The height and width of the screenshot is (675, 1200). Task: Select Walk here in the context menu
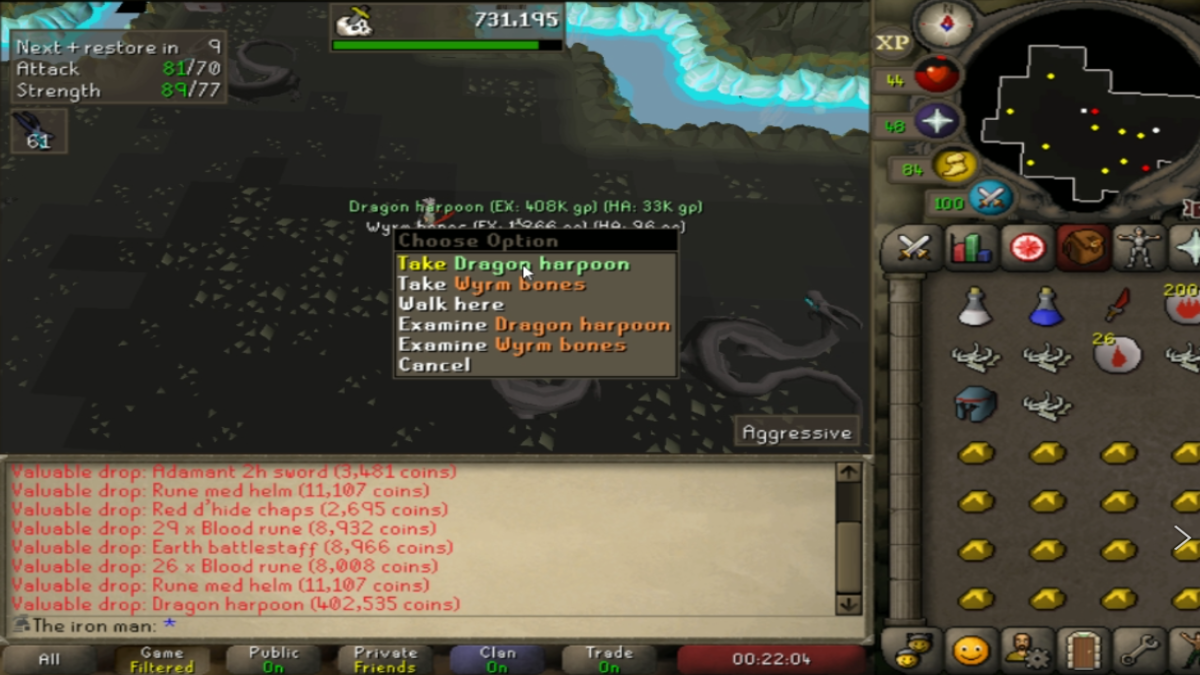click(x=451, y=304)
